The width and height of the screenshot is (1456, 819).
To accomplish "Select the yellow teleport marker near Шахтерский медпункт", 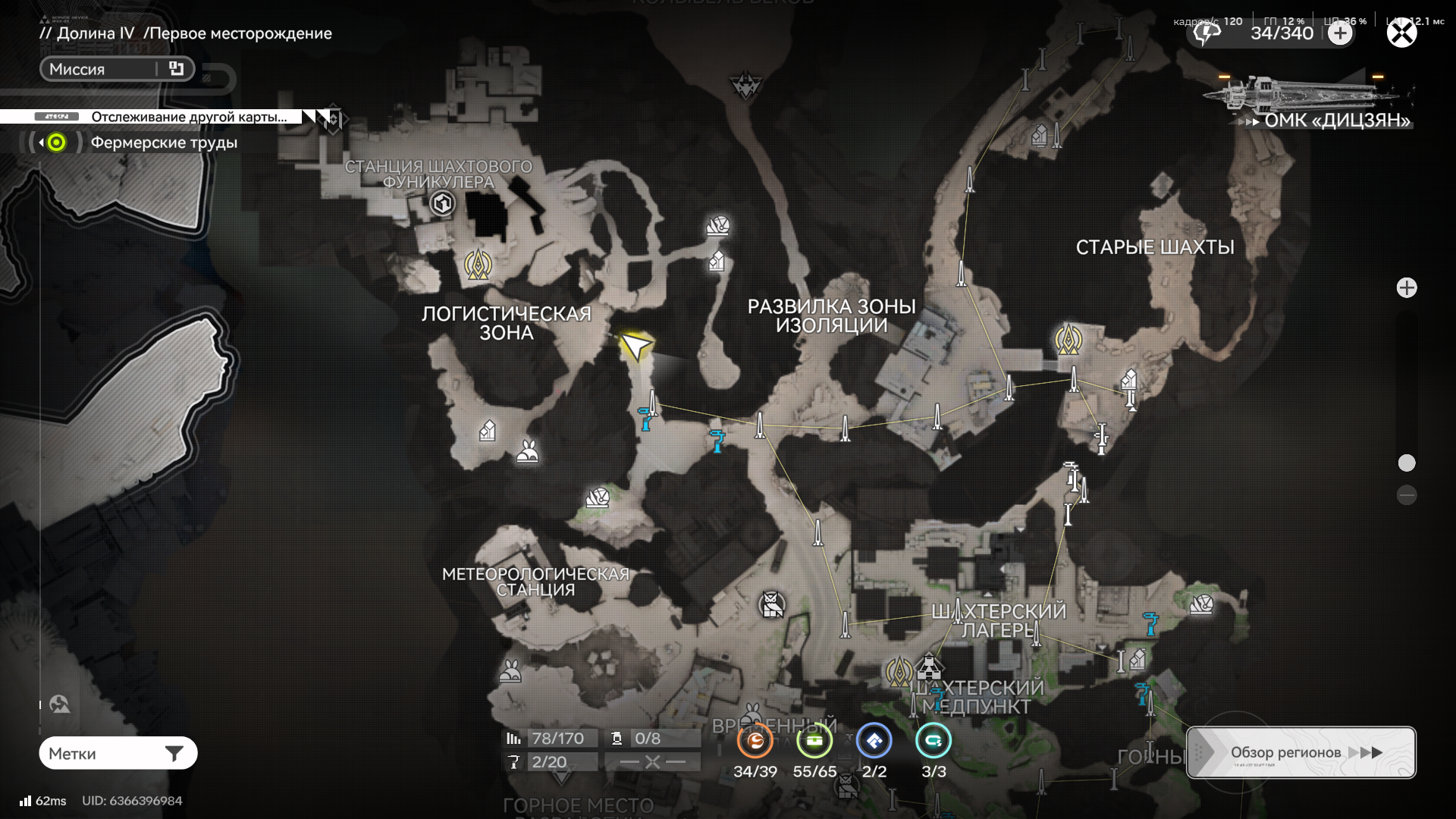I will [899, 672].
